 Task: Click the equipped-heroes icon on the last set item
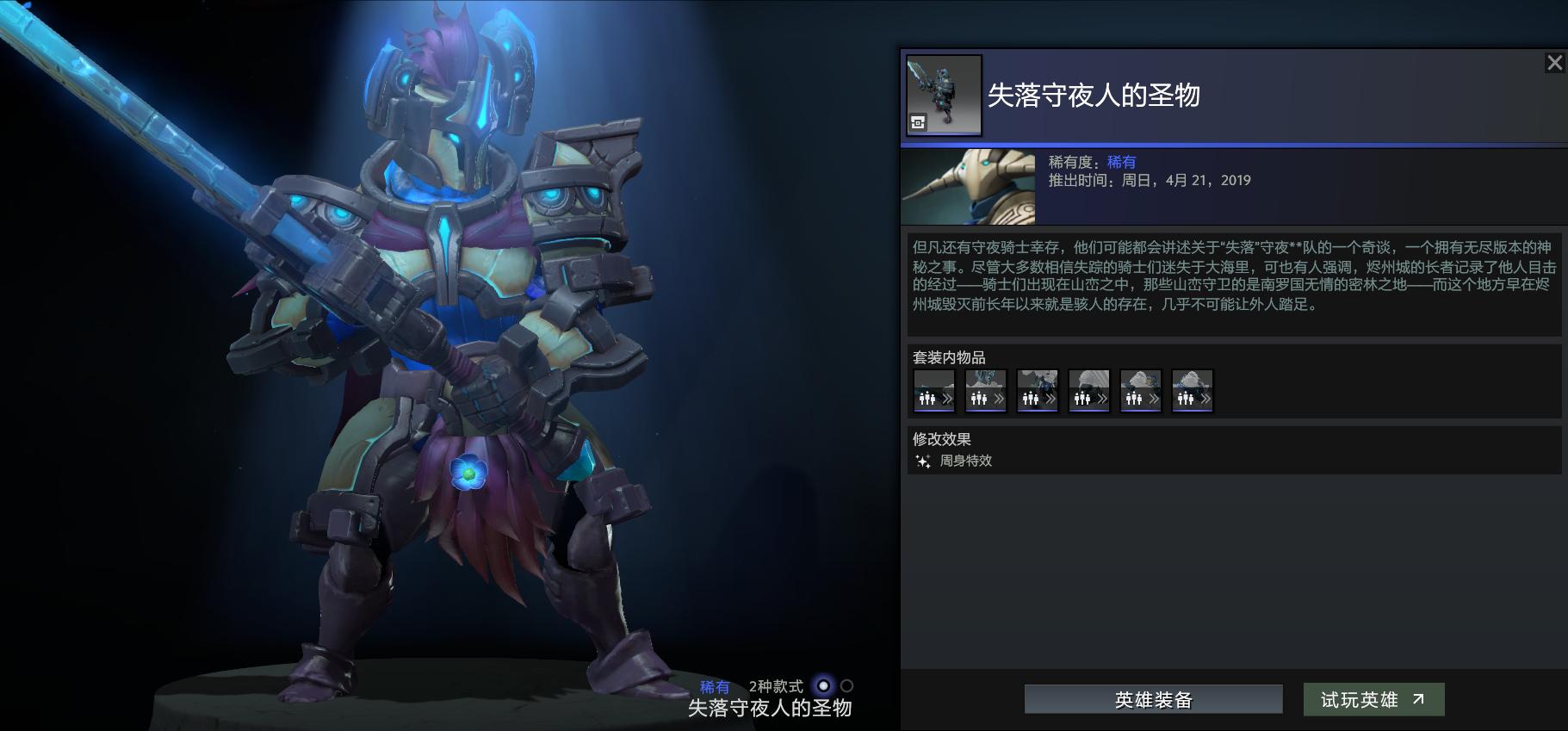(x=1184, y=398)
